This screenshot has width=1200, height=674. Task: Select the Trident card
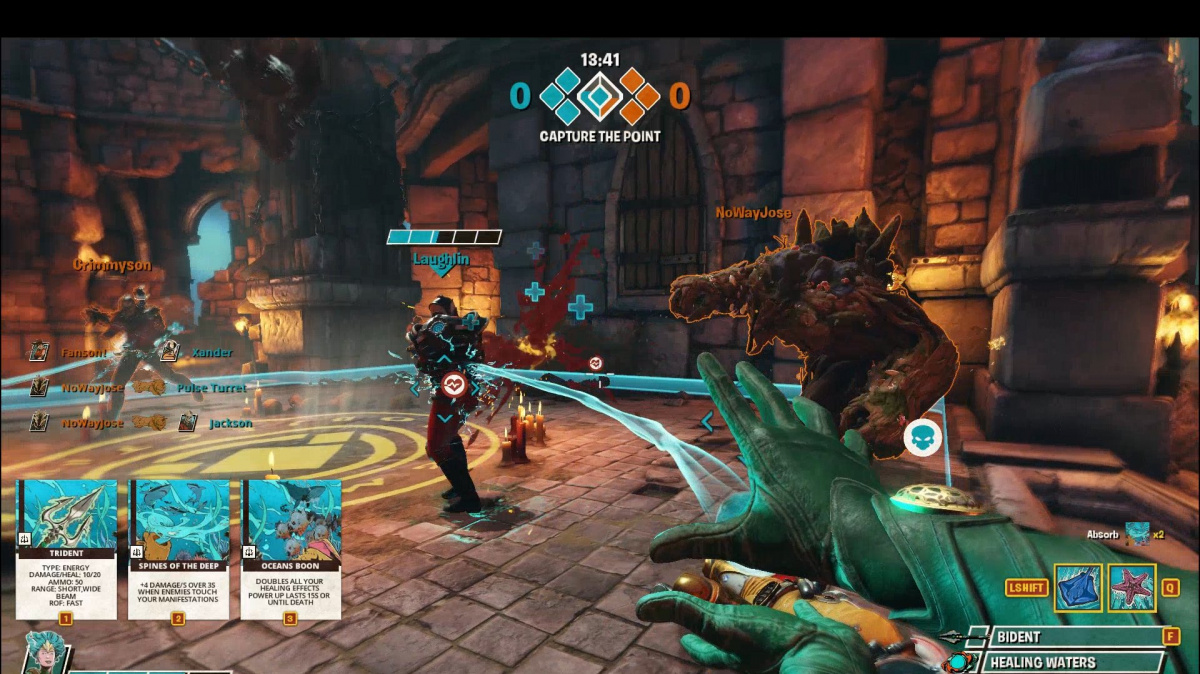[66, 548]
